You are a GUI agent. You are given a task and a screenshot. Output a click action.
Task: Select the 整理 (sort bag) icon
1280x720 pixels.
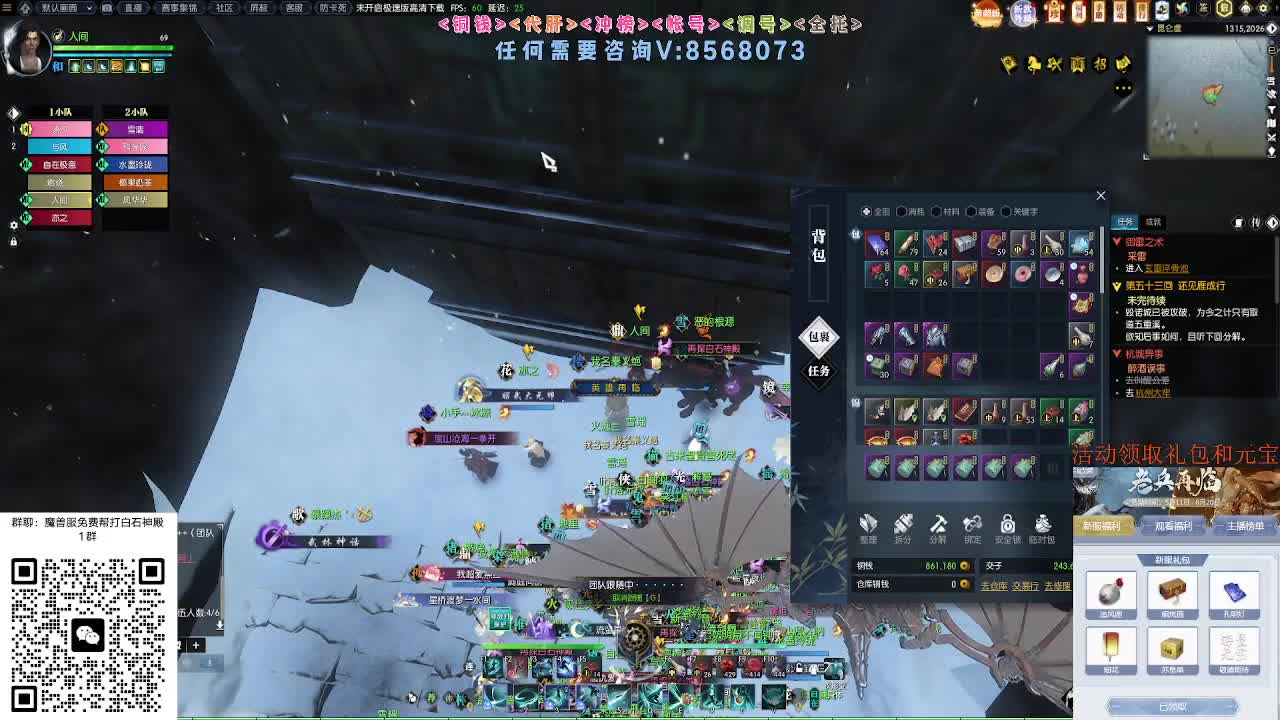click(x=868, y=523)
